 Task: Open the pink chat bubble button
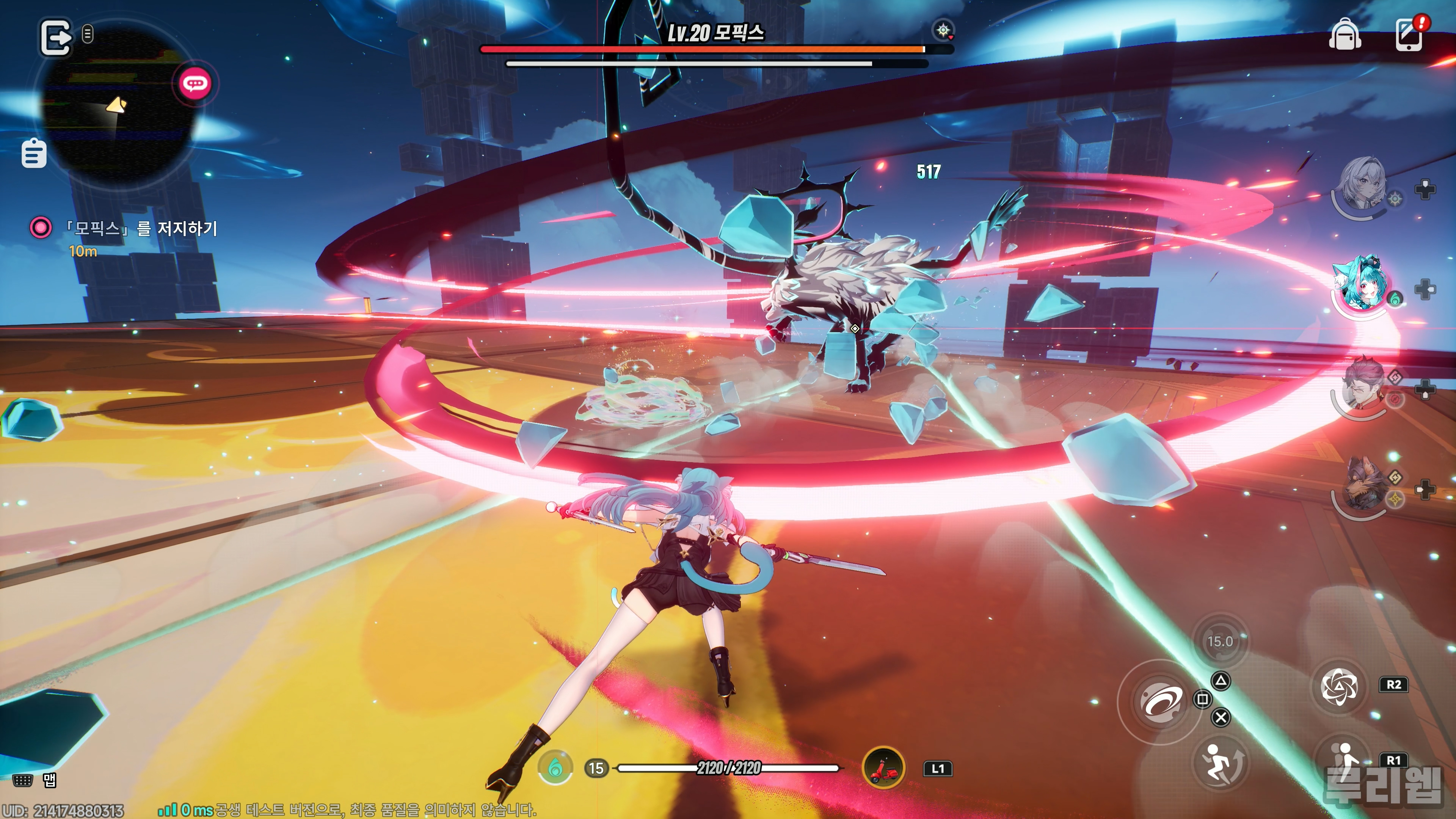tap(195, 84)
